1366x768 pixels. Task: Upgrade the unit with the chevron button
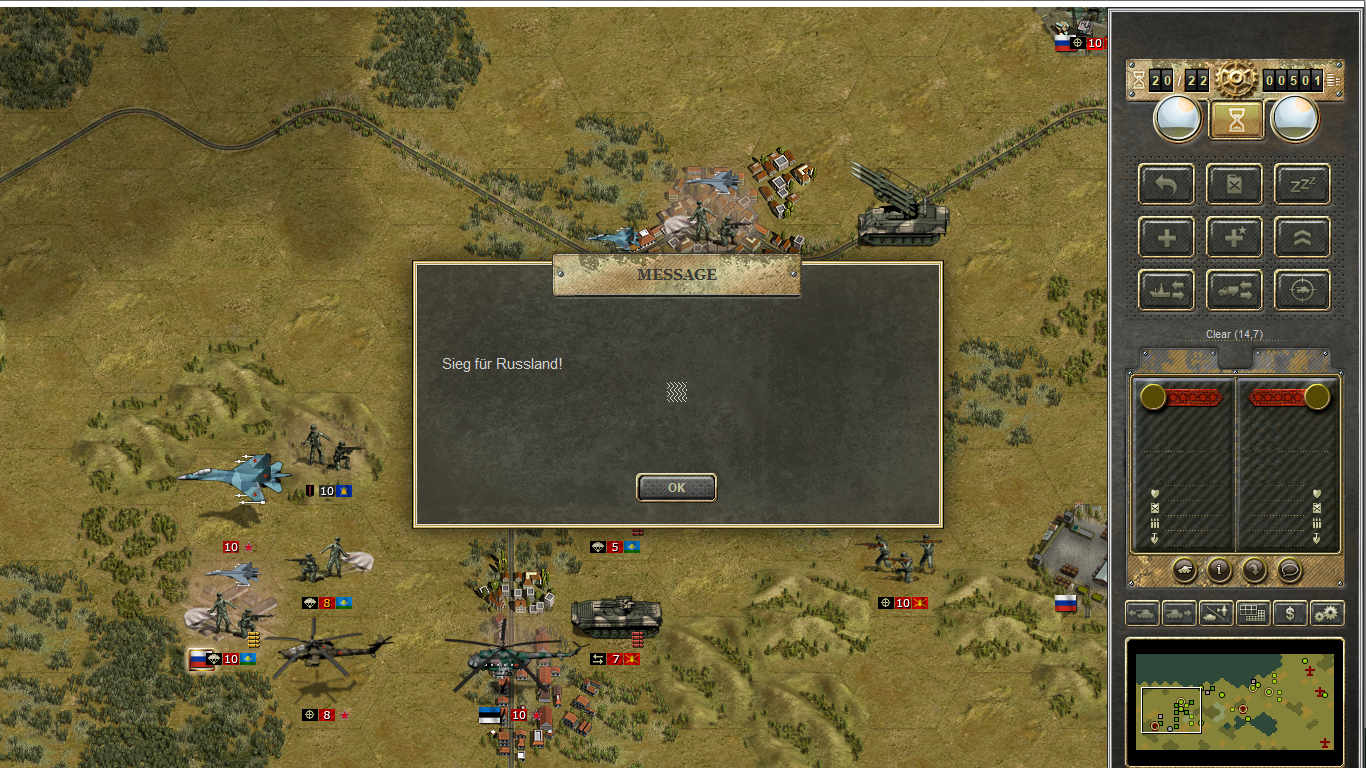(1302, 237)
